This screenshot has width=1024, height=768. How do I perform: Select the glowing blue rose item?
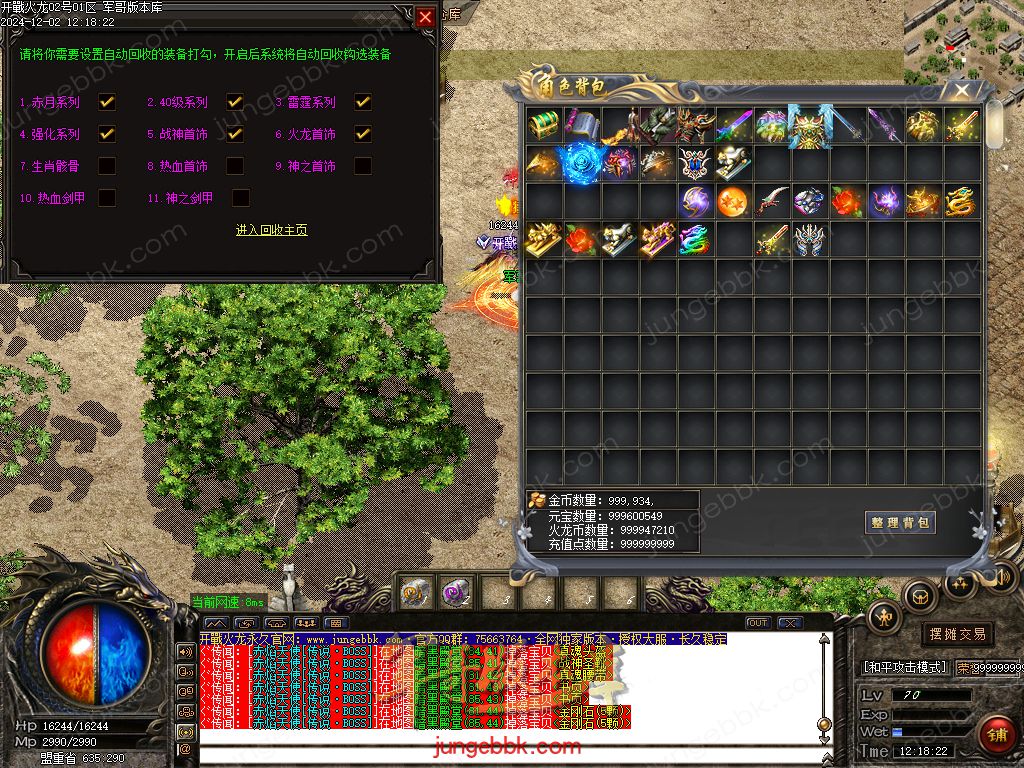point(580,162)
